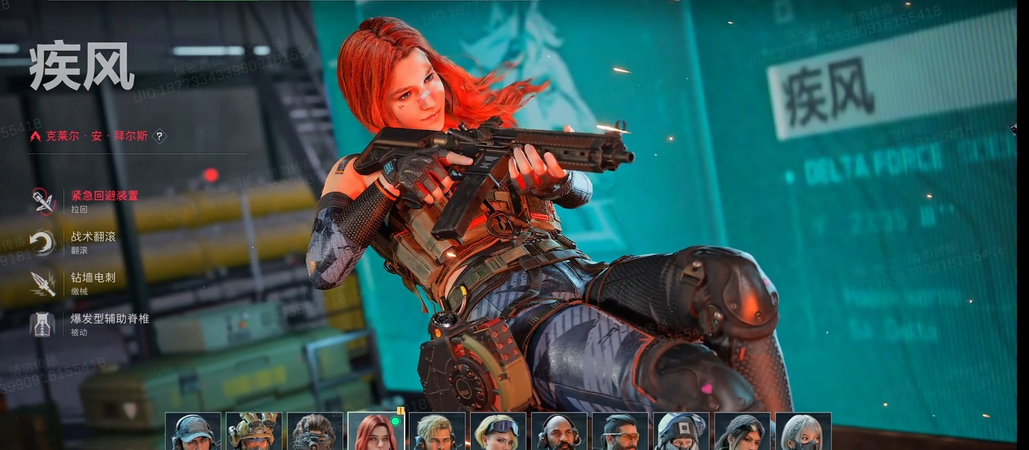Select the silver-haired masked woman portrait

(803, 432)
